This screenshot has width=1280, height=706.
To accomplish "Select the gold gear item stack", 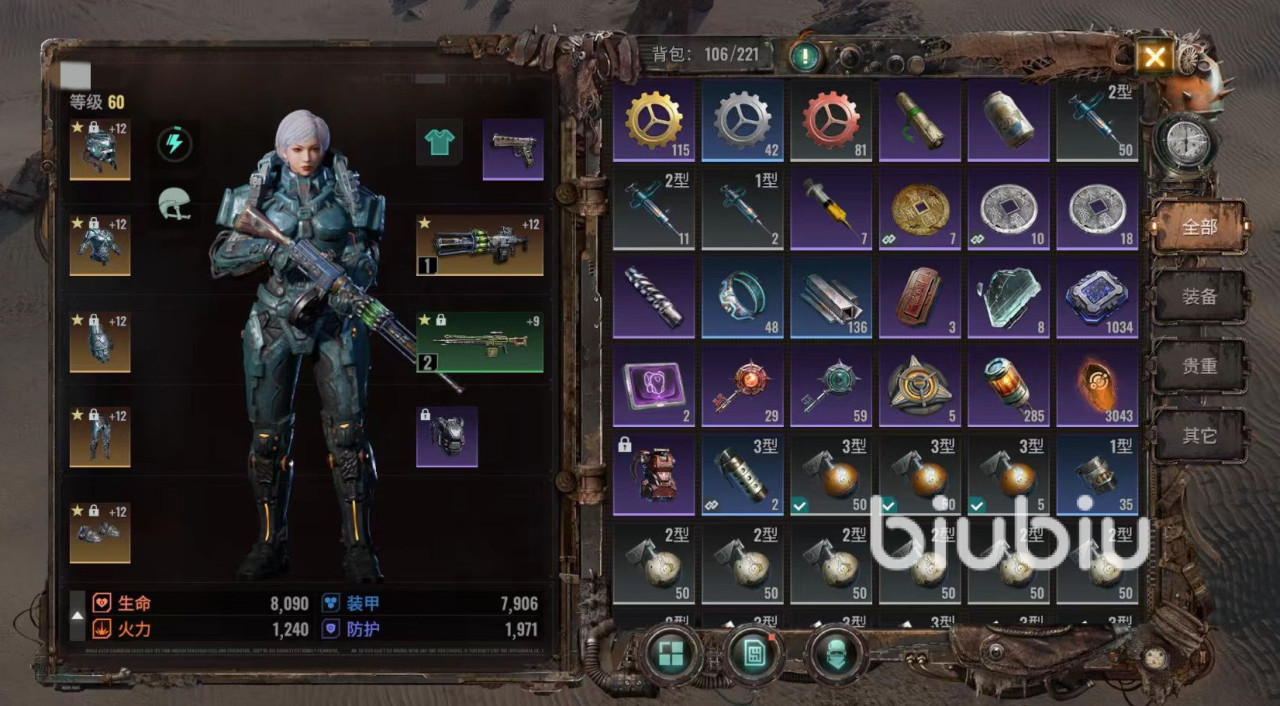I will coord(654,120).
